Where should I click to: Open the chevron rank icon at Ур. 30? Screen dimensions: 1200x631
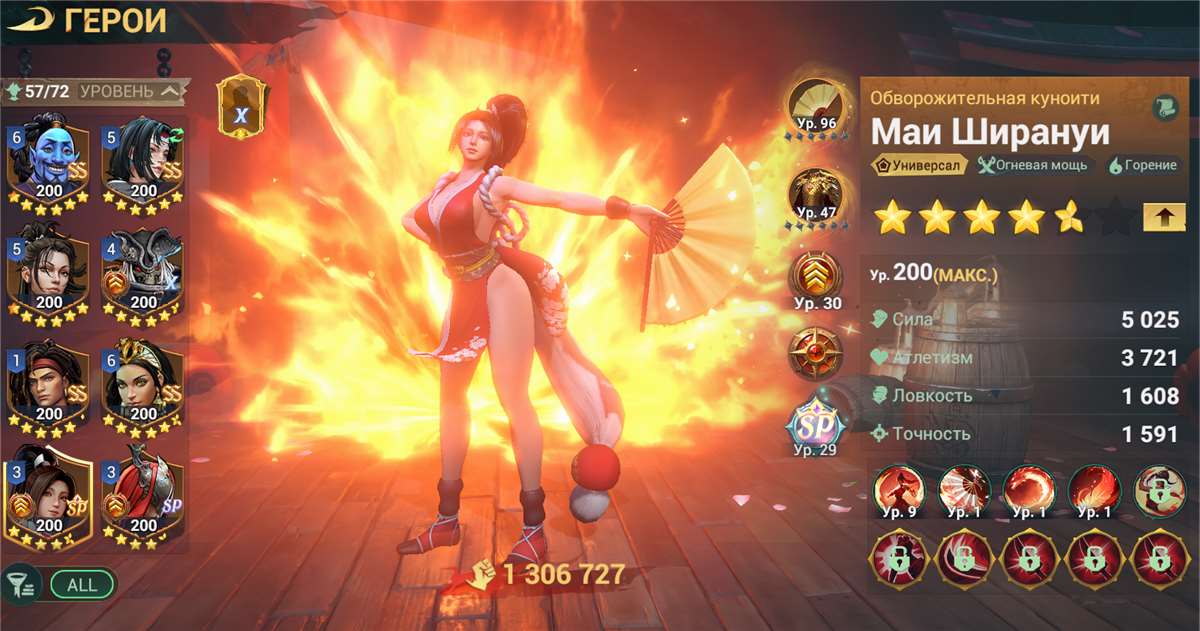coord(814,279)
